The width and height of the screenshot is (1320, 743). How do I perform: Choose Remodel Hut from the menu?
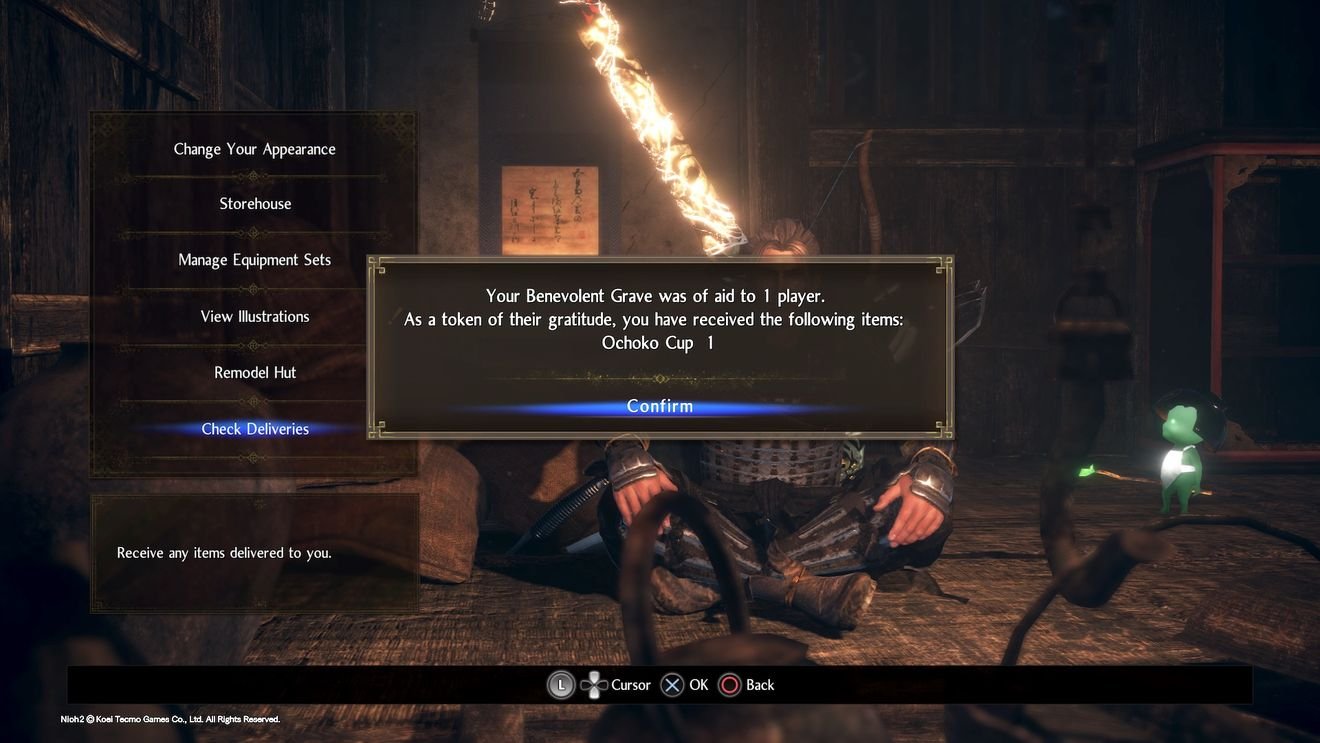(254, 371)
